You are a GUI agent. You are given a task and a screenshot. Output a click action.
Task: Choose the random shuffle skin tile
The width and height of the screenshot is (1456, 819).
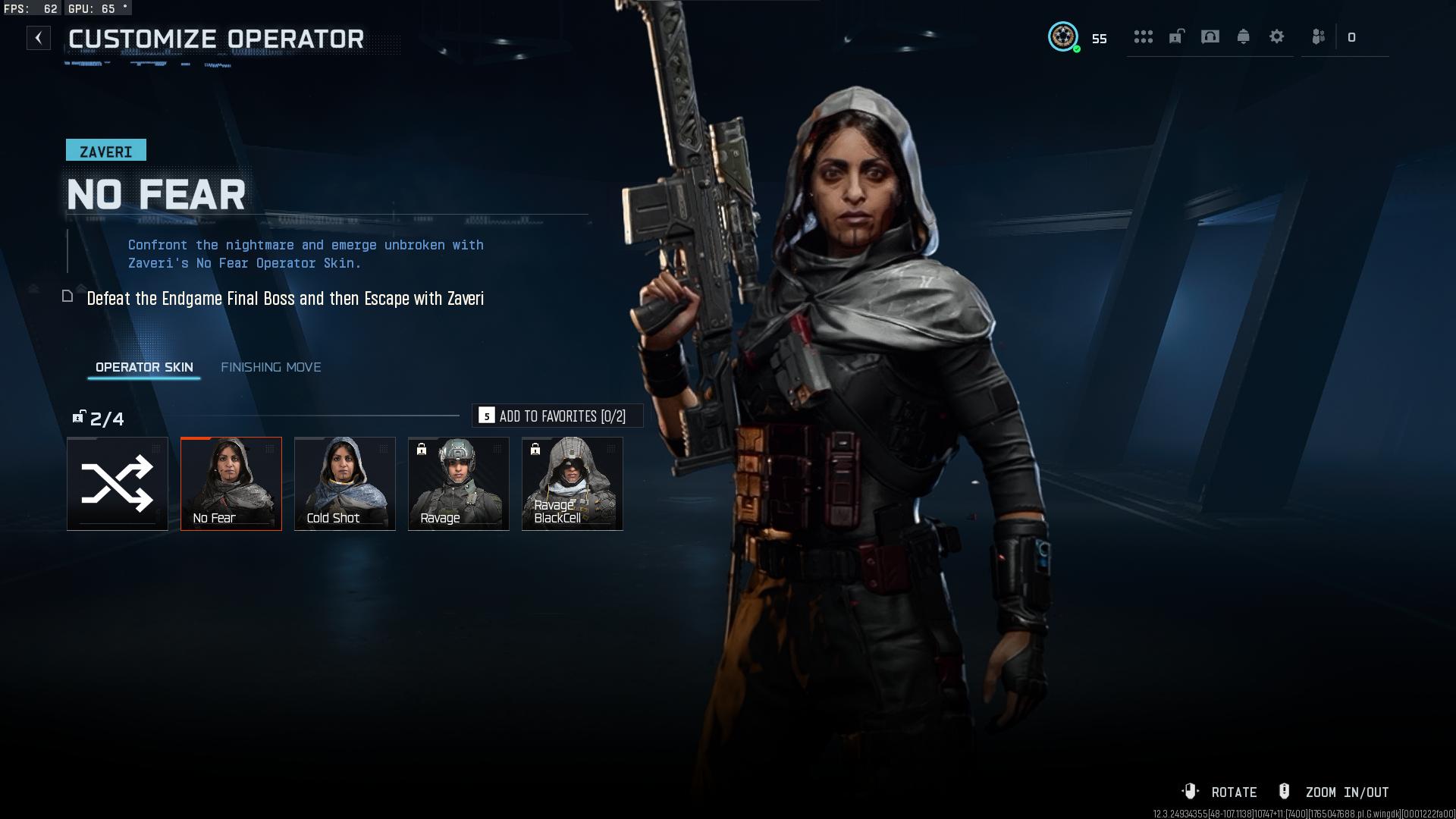[x=118, y=484]
